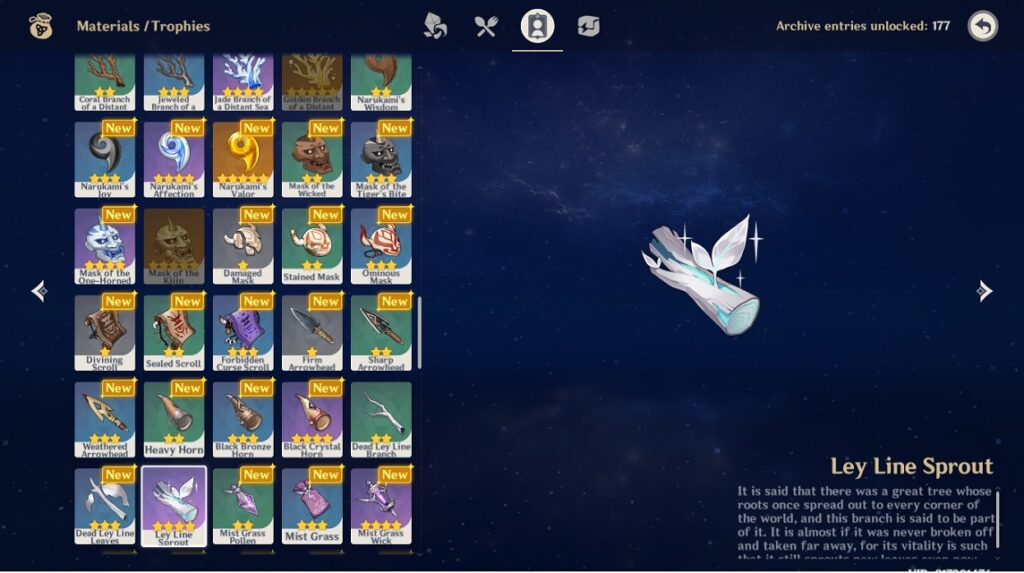Screen dimensions: 1024x573
Task: Choose the Sealed Scroll item
Action: click(174, 332)
